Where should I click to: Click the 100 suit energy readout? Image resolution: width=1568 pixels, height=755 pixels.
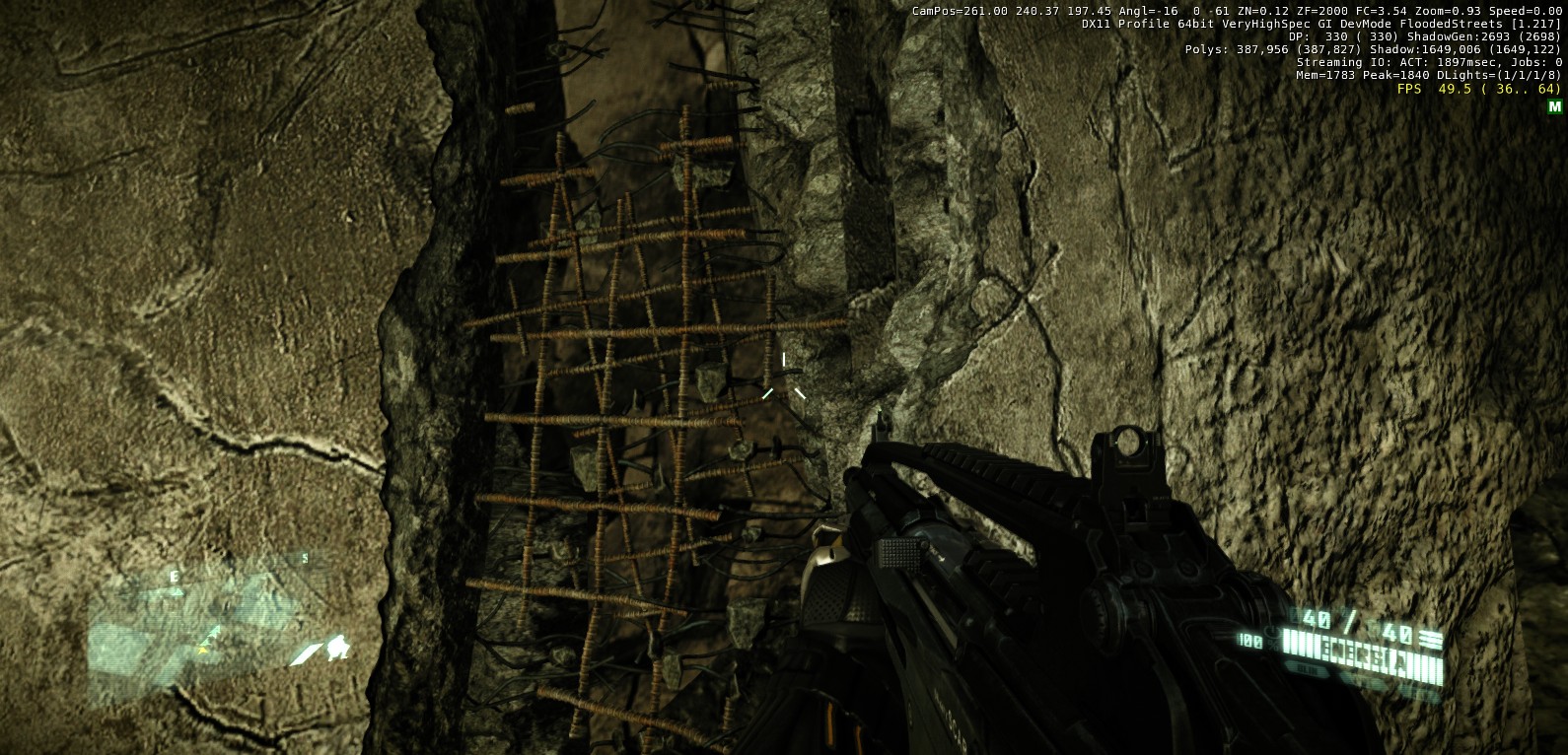(x=1250, y=640)
